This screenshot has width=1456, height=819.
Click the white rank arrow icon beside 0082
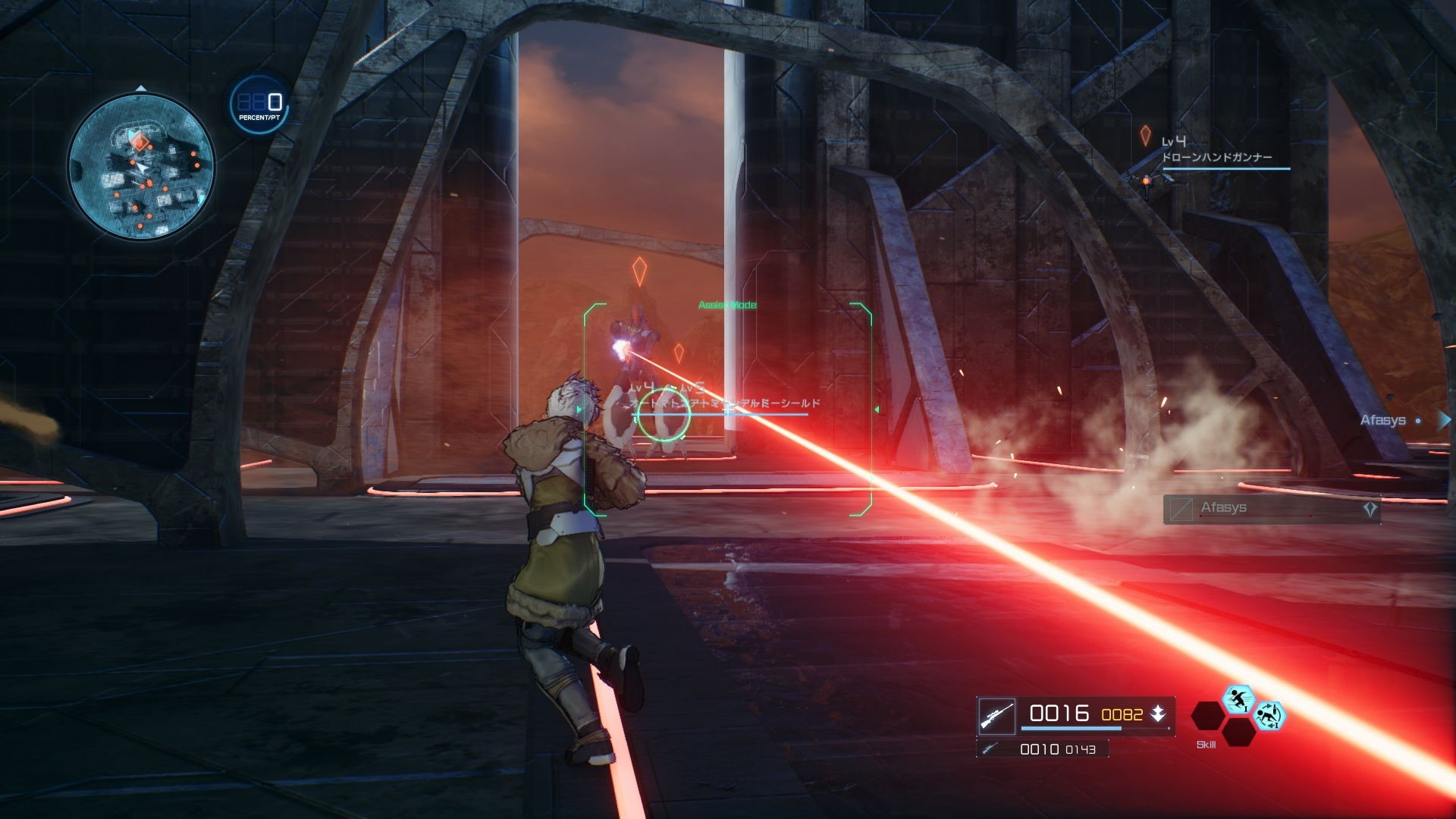(x=1159, y=714)
